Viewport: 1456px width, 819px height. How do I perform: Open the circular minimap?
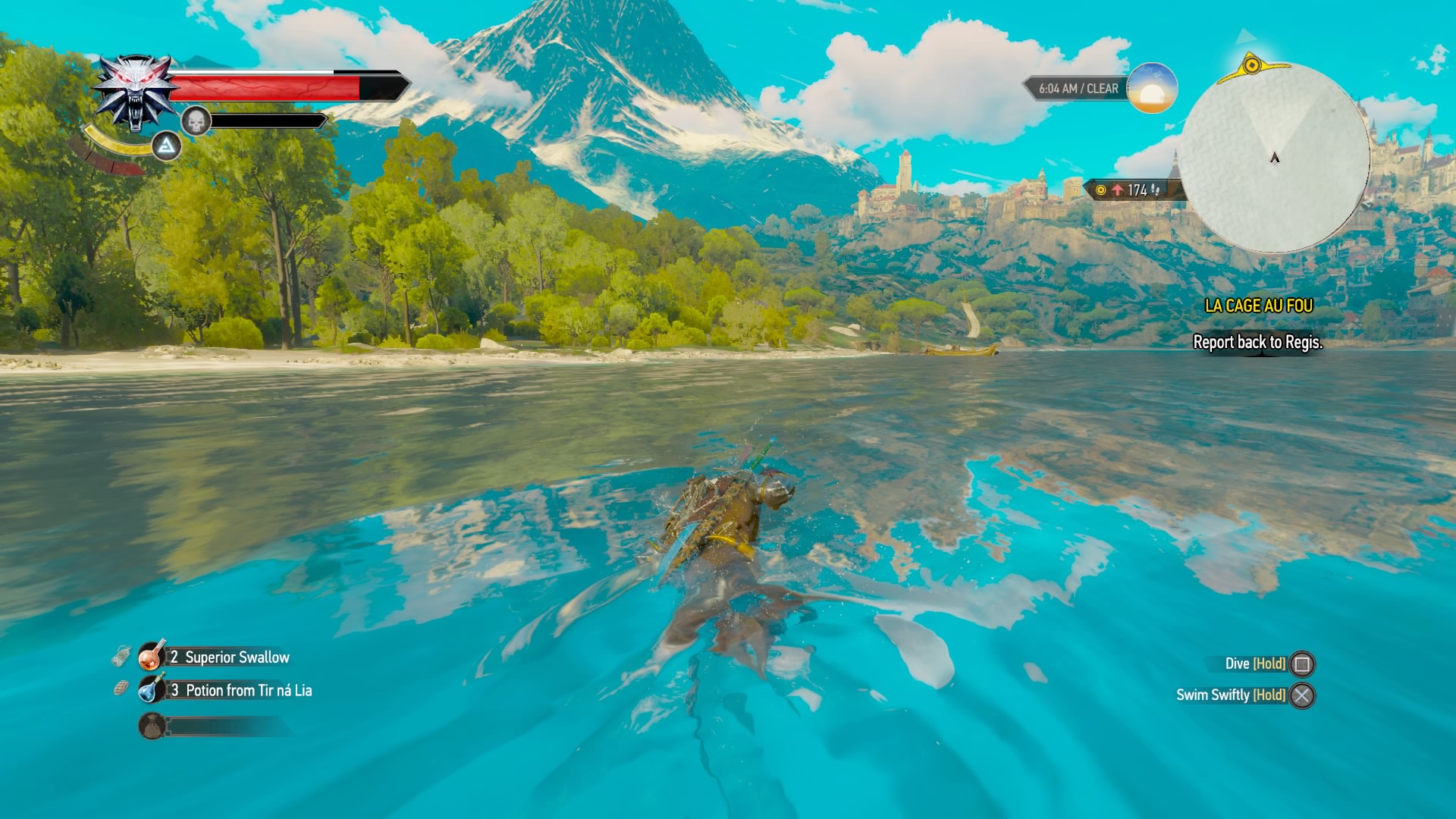(1274, 158)
